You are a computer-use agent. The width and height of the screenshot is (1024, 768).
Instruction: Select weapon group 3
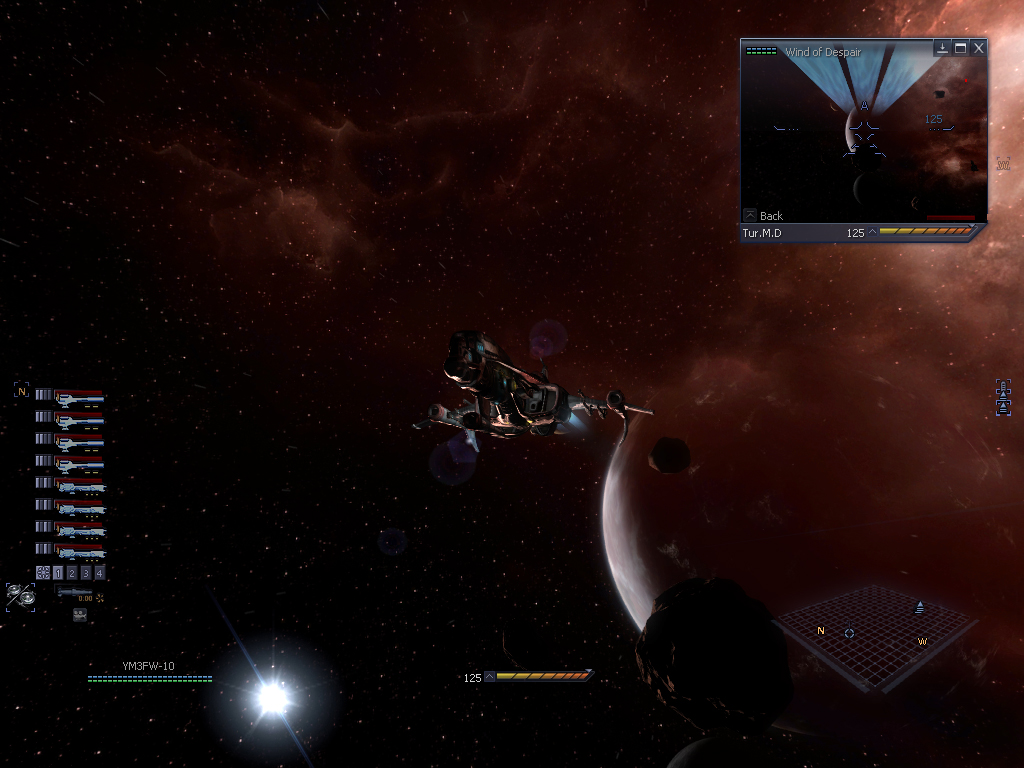(85, 573)
